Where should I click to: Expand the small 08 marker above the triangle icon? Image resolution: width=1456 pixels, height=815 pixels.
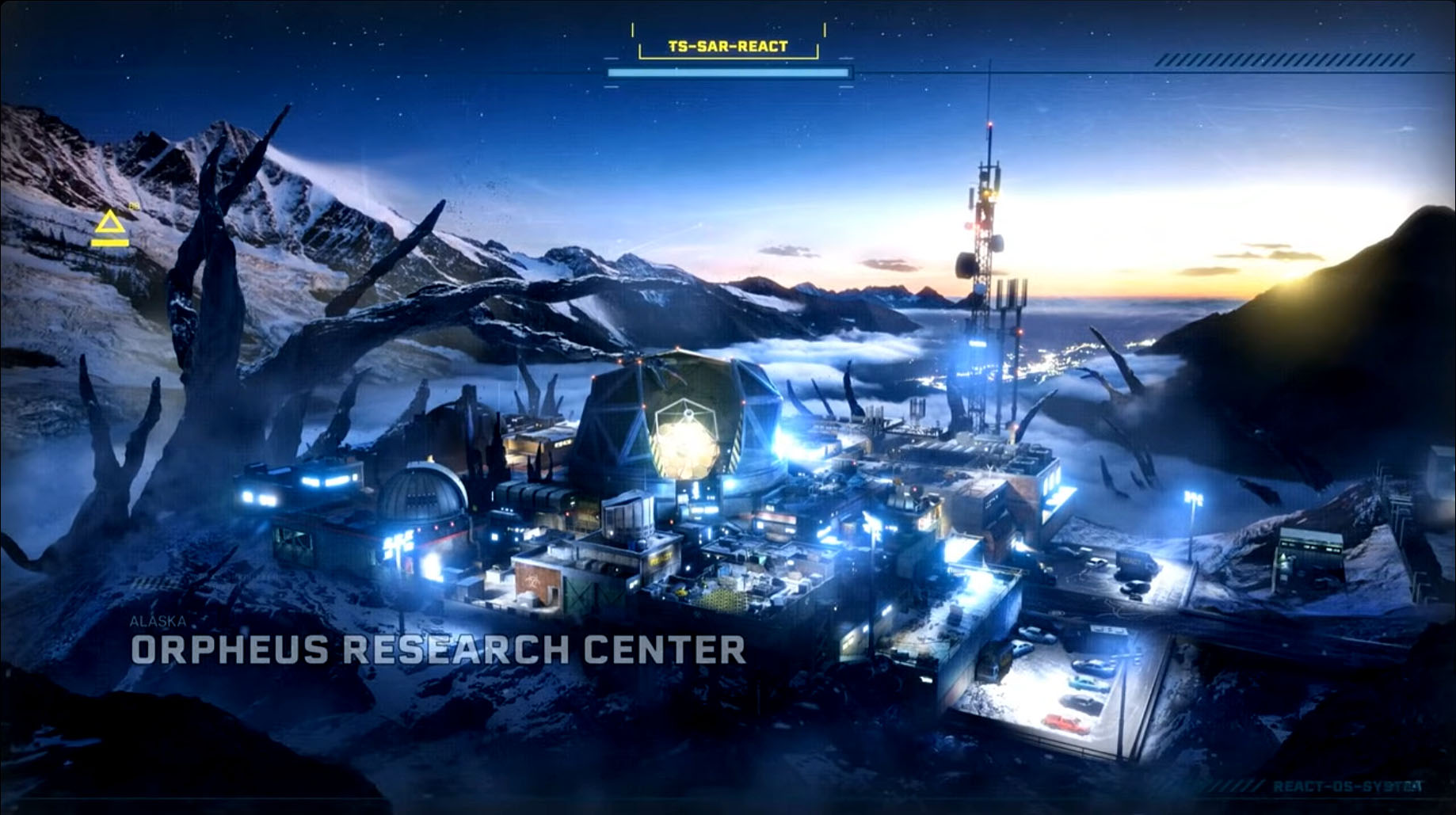[x=133, y=207]
